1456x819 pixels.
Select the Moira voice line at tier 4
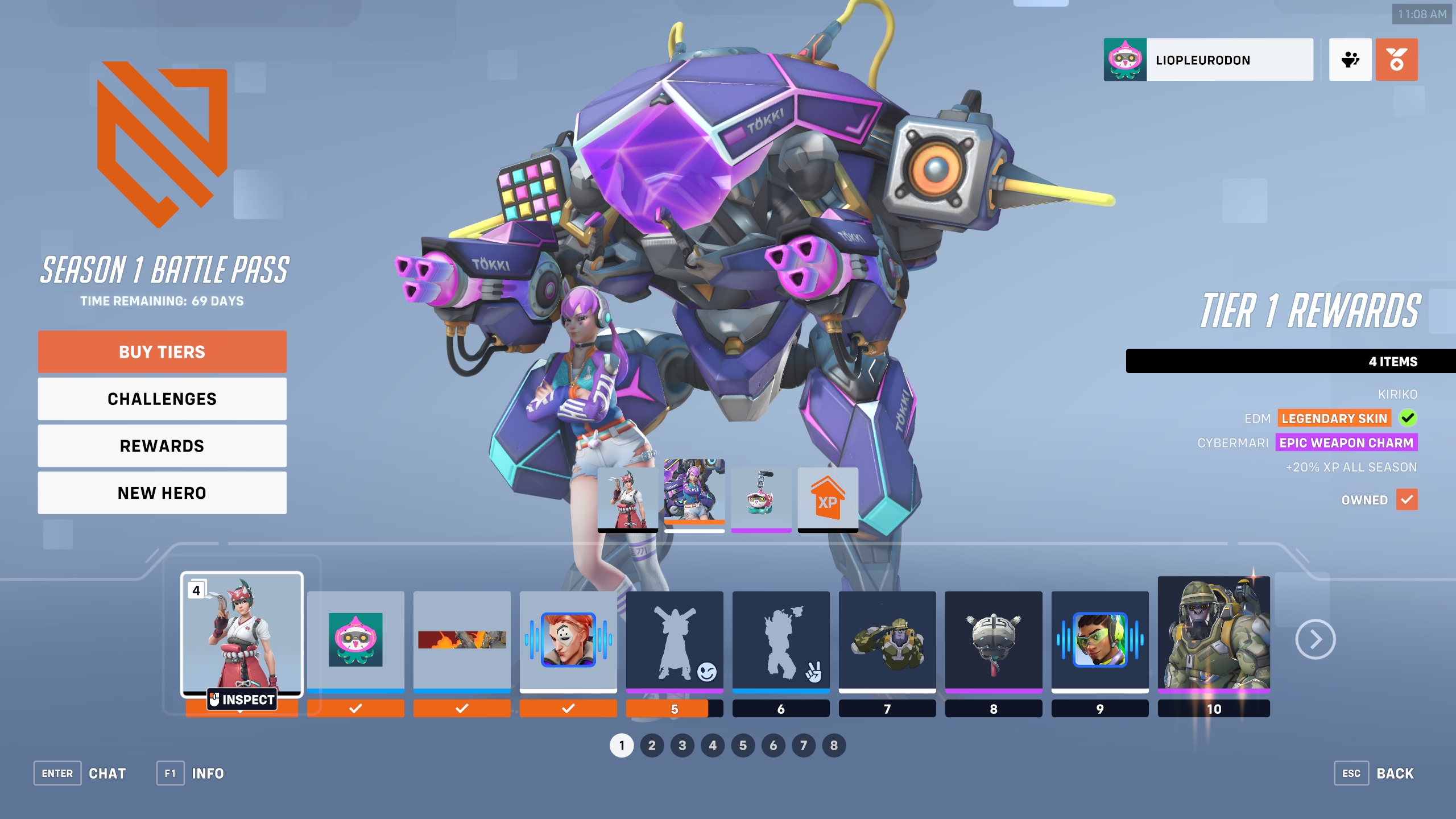click(x=568, y=640)
